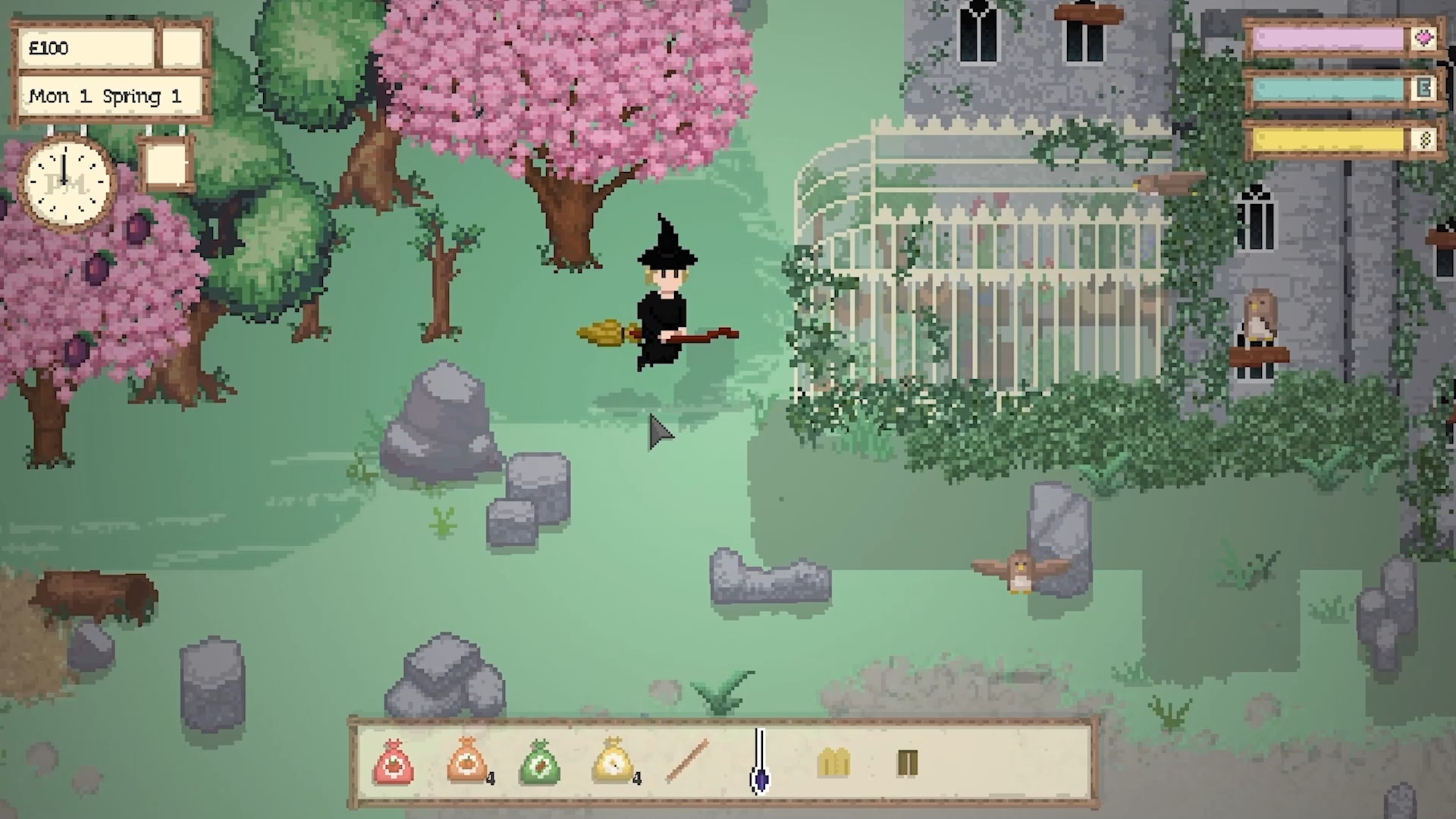The width and height of the screenshot is (1456, 819).
Task: Click the £100 money counter
Action: pyautogui.click(x=85, y=47)
